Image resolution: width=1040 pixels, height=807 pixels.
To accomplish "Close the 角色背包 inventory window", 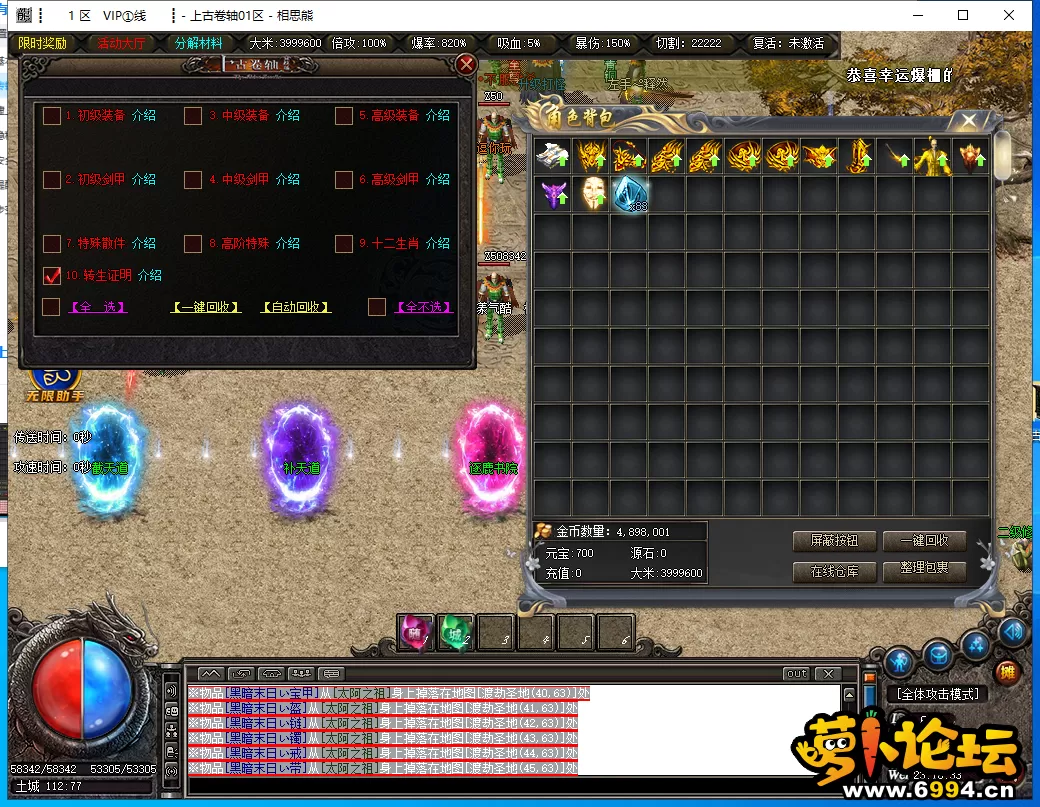I will pyautogui.click(x=968, y=121).
